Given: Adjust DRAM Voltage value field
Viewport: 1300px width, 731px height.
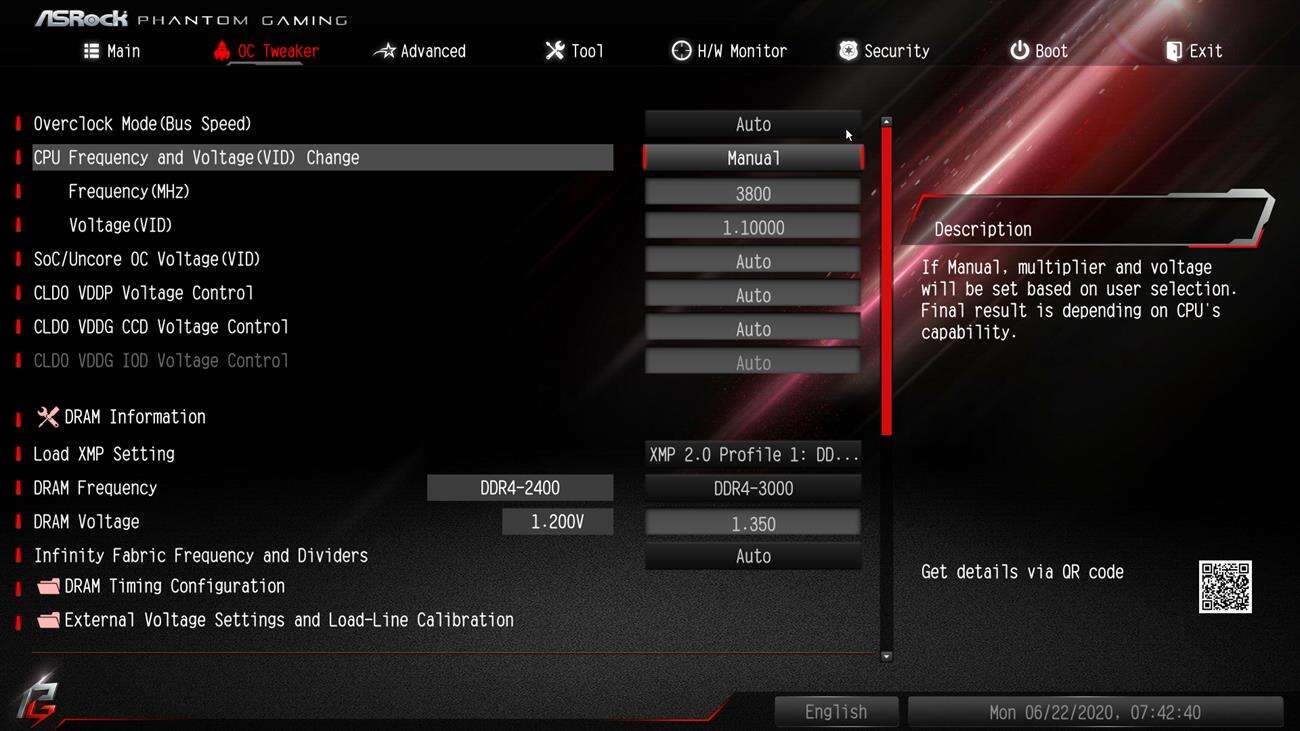Looking at the screenshot, I should (752, 521).
